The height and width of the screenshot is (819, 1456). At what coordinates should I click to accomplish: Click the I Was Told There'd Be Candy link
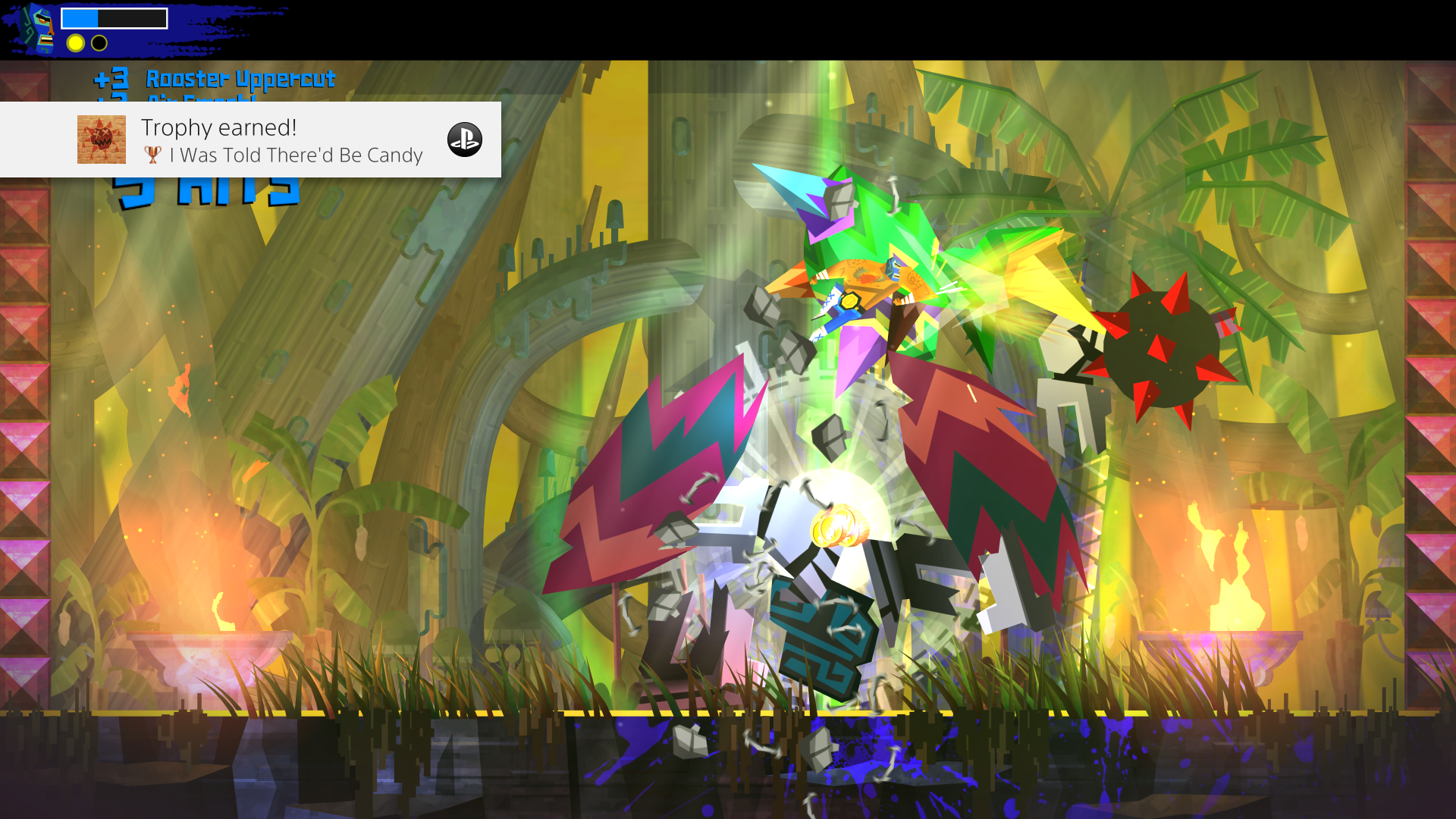point(296,155)
